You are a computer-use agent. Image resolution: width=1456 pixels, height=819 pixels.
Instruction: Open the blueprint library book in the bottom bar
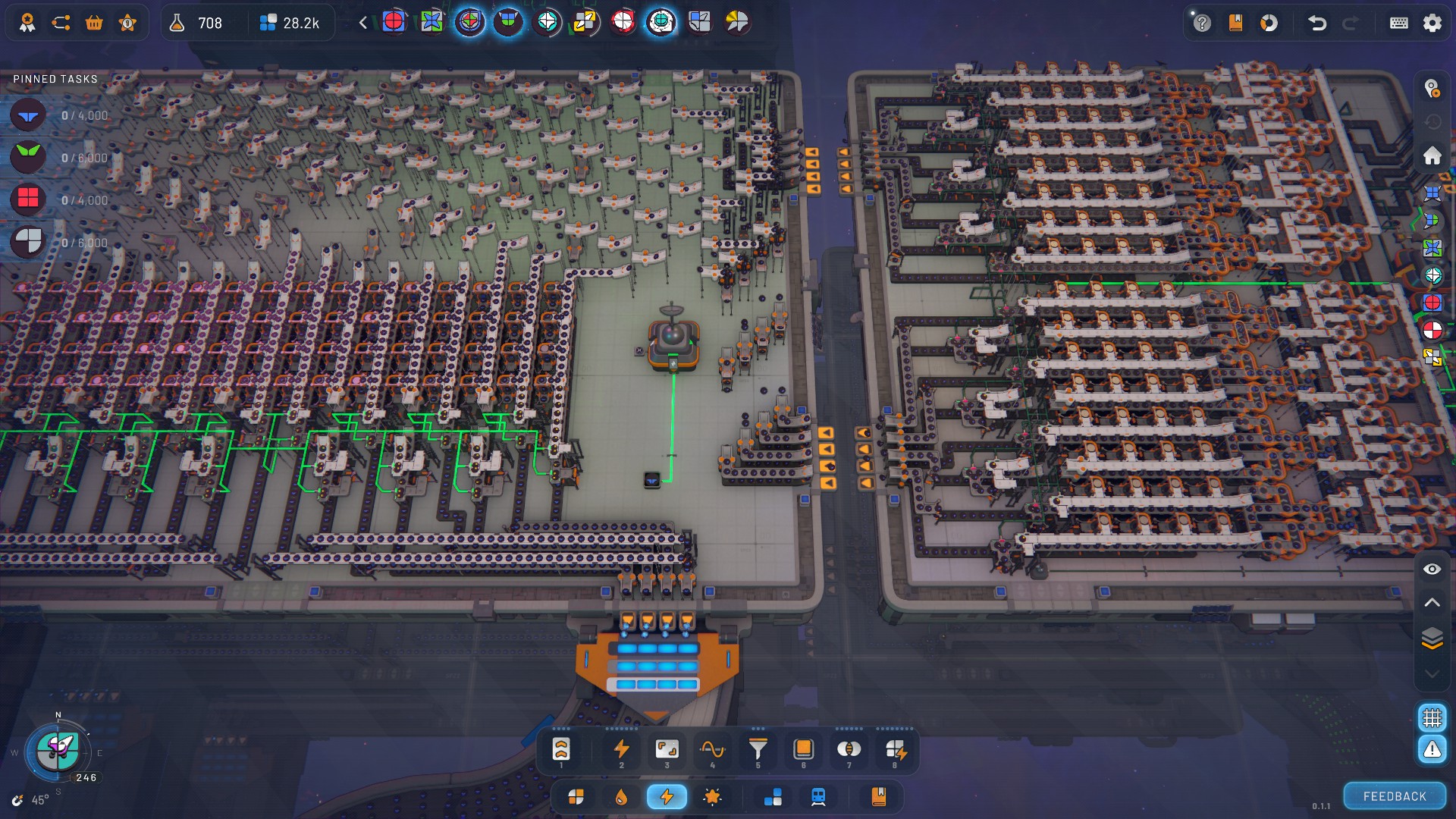tap(879, 797)
